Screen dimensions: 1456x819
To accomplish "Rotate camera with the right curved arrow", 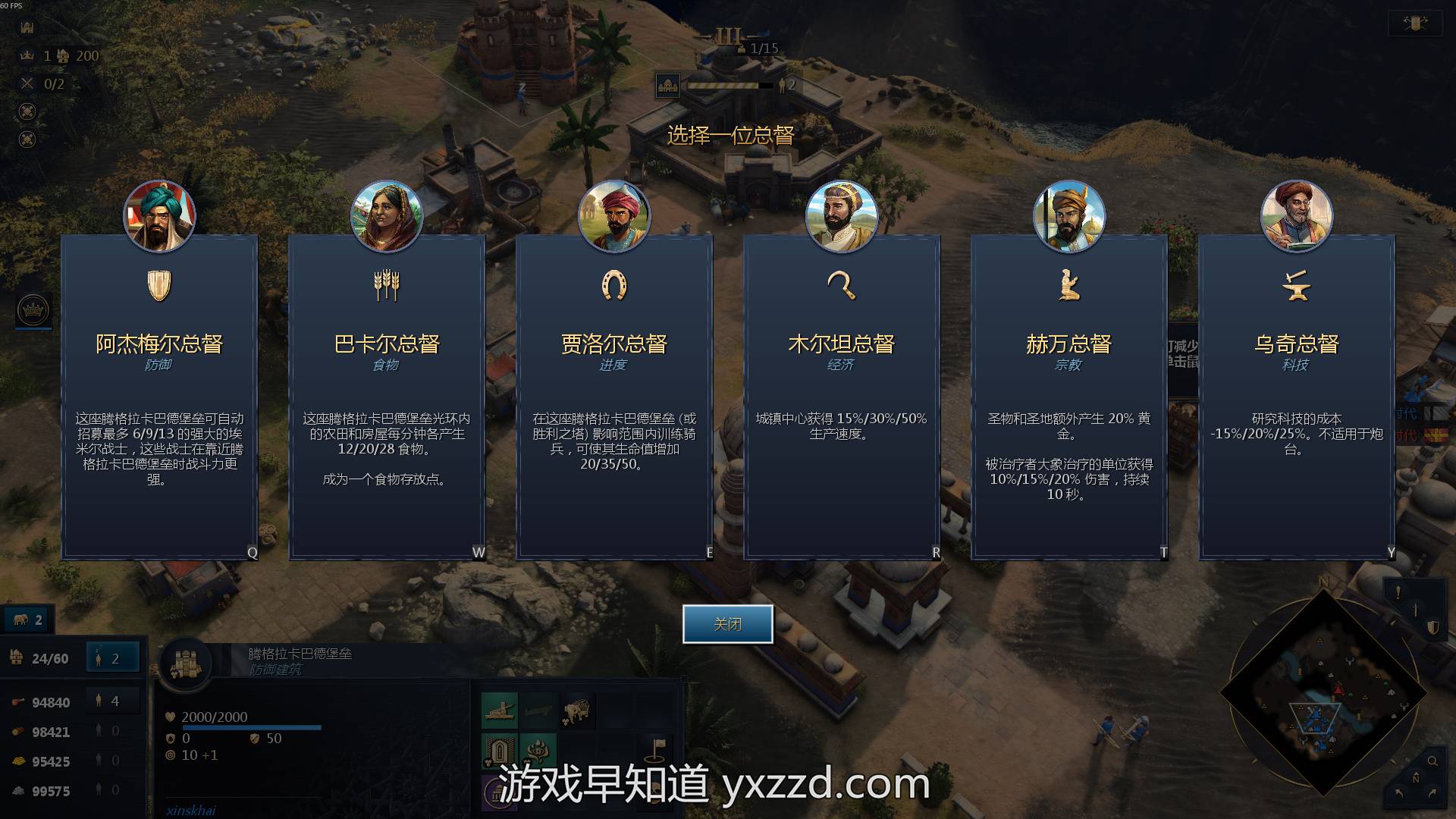I will tap(1432, 793).
